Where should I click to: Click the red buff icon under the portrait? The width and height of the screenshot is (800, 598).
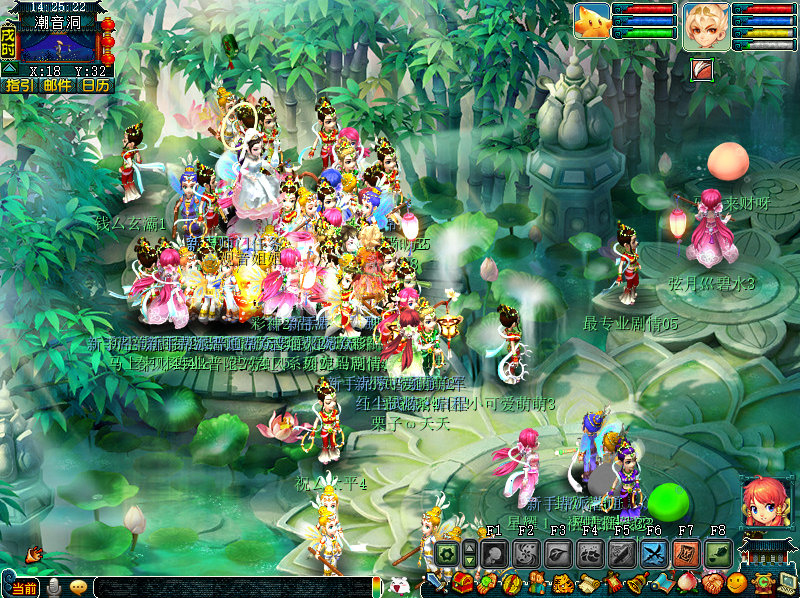click(x=702, y=69)
